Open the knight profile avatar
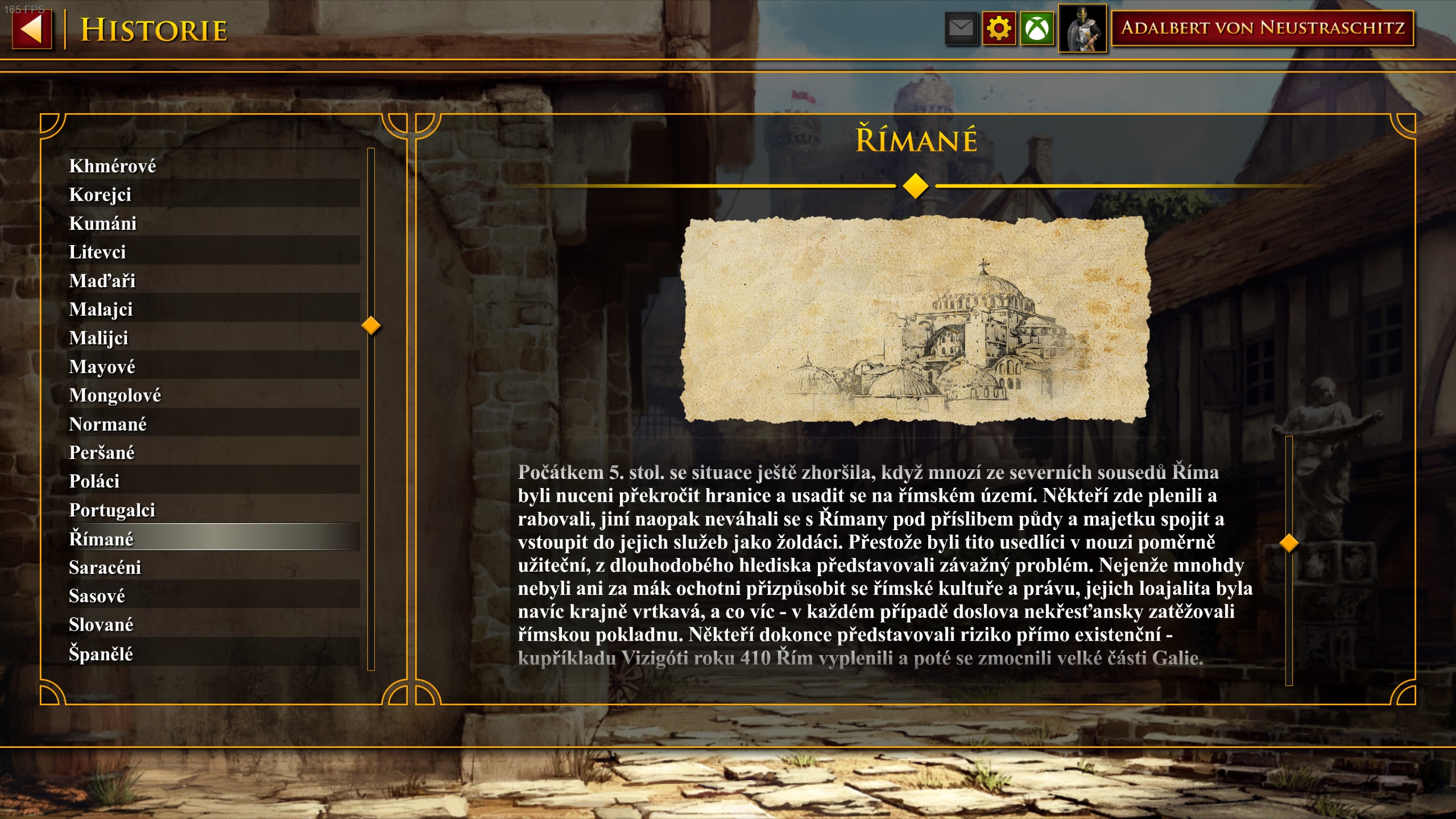 coord(1082,28)
